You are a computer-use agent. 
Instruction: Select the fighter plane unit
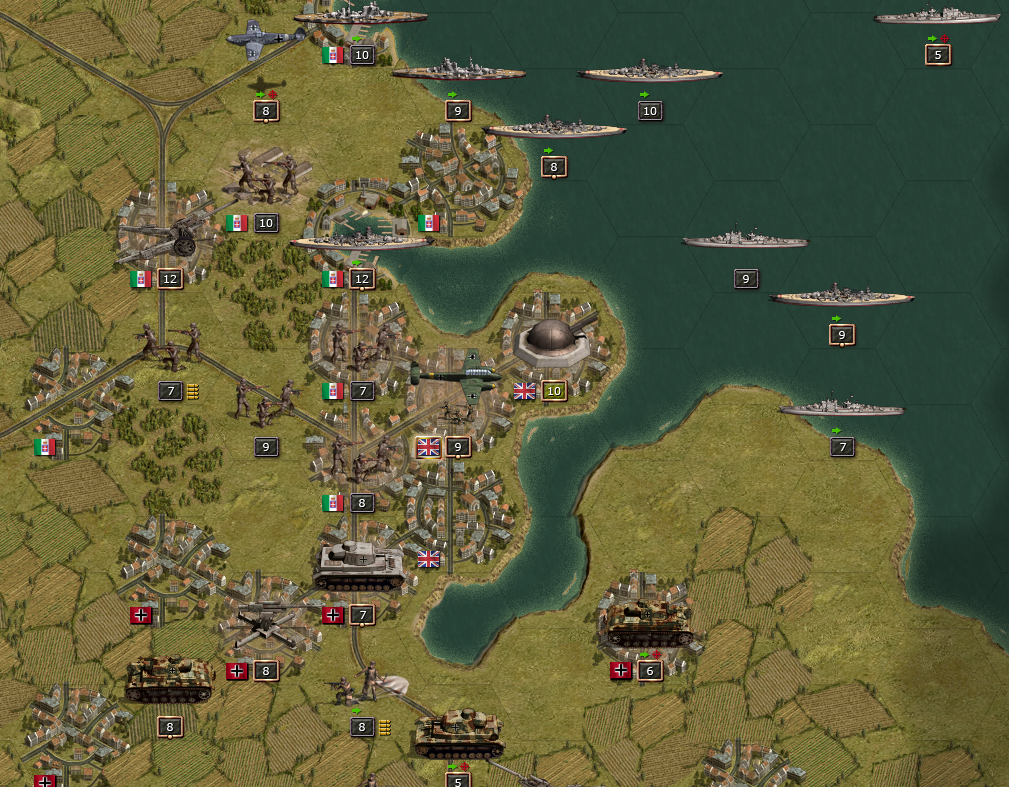pos(263,38)
